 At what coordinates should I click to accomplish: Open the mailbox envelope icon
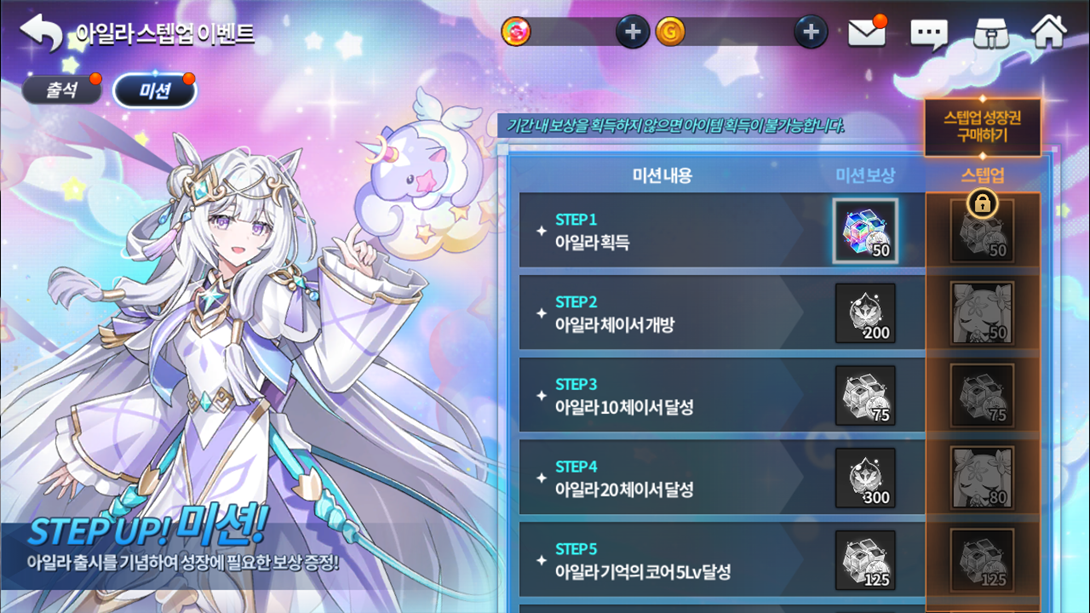pyautogui.click(x=866, y=33)
